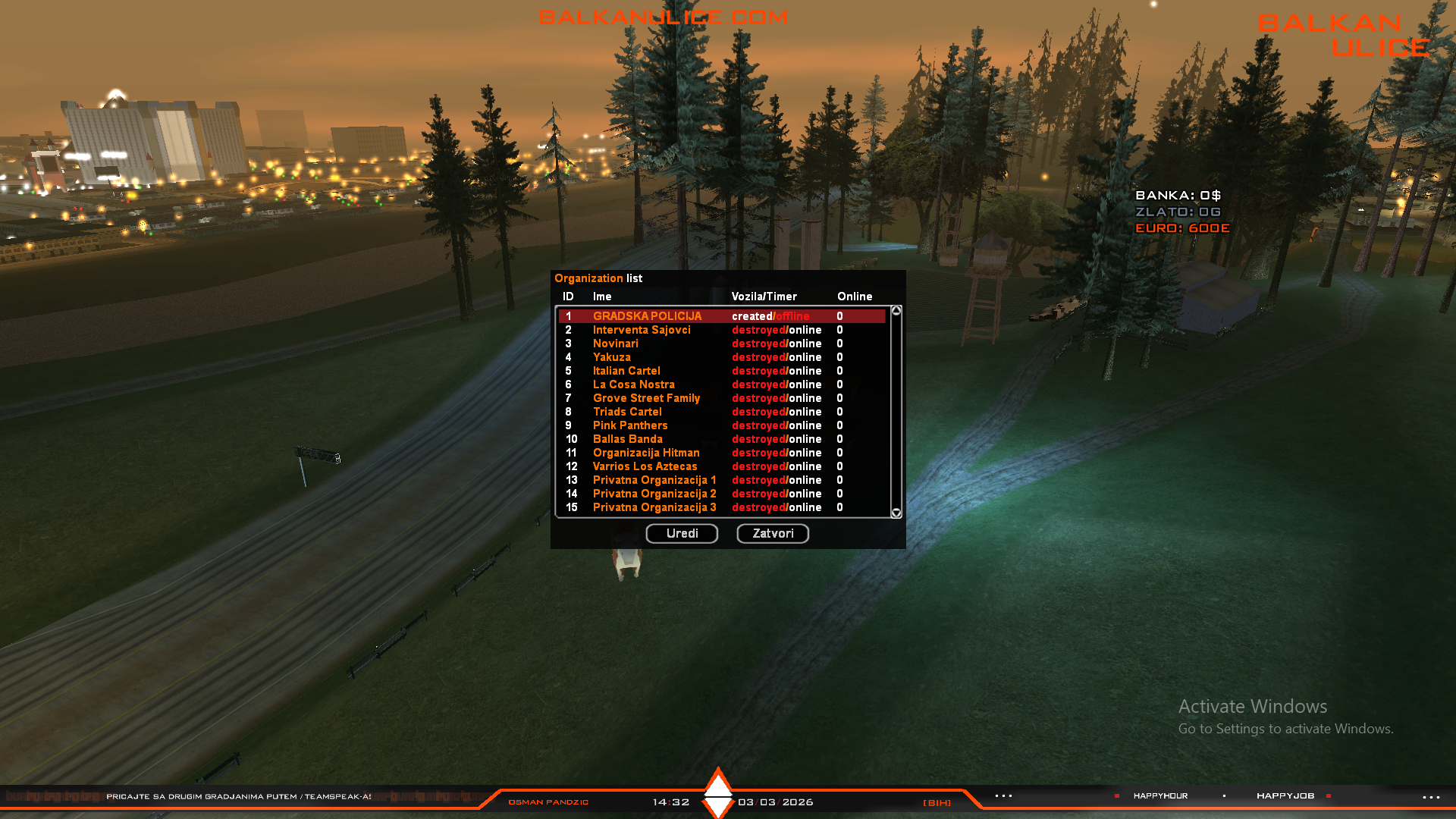This screenshot has width=1456, height=819.
Task: Pick Triads Cartel from the list
Action: click(x=627, y=412)
